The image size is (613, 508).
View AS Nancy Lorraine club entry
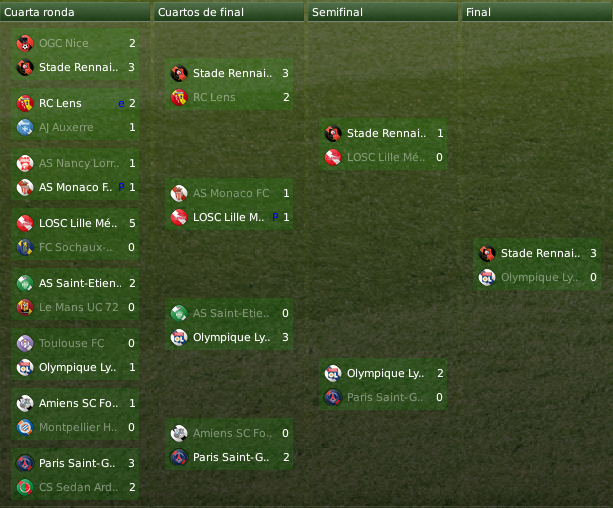tap(77, 163)
